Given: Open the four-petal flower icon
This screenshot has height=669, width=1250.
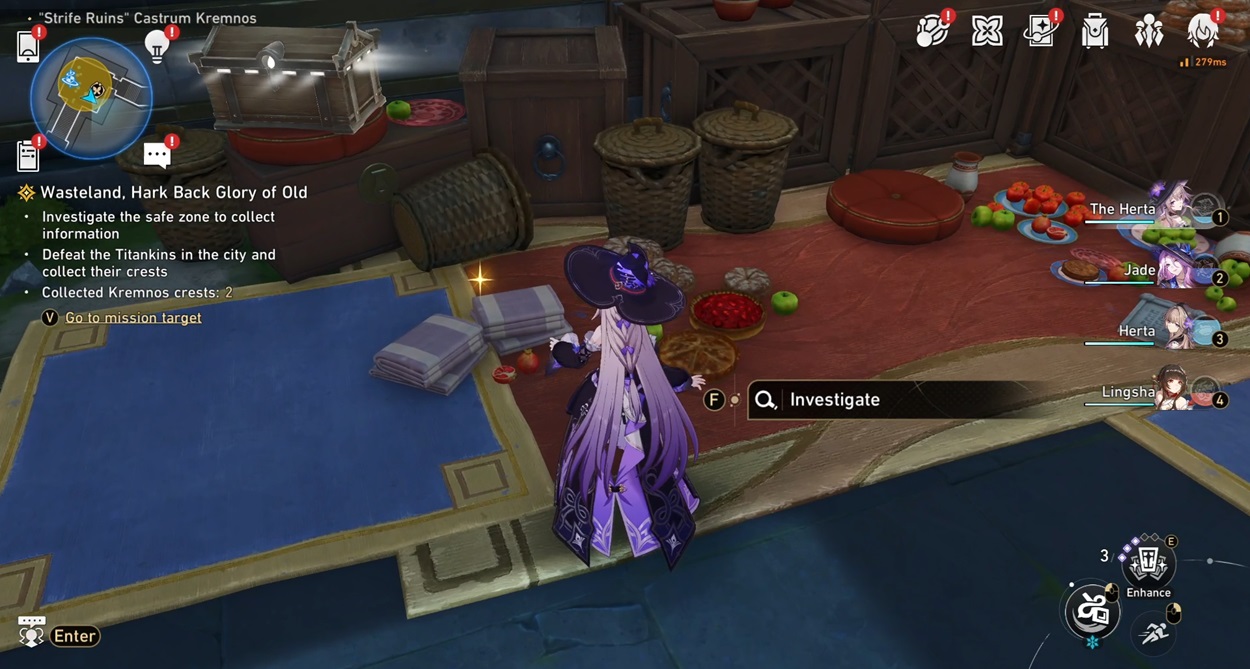Looking at the screenshot, I should coord(987,31).
